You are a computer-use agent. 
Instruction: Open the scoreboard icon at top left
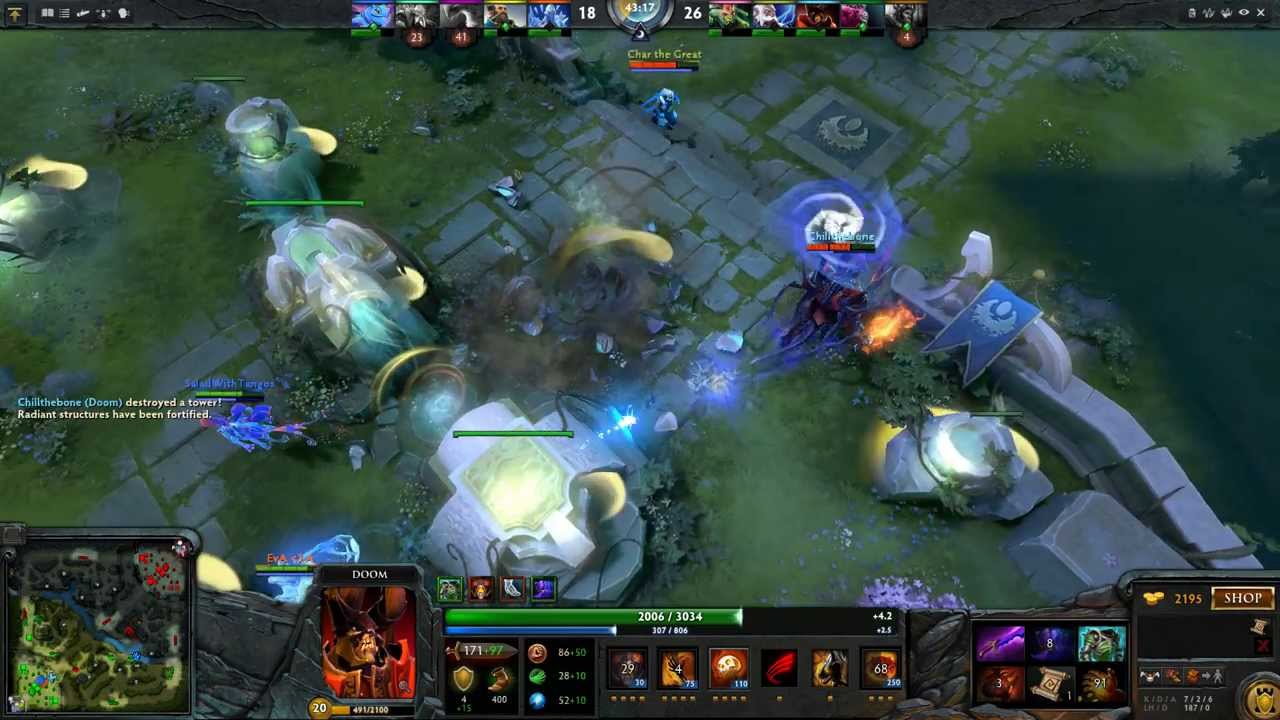click(x=47, y=13)
